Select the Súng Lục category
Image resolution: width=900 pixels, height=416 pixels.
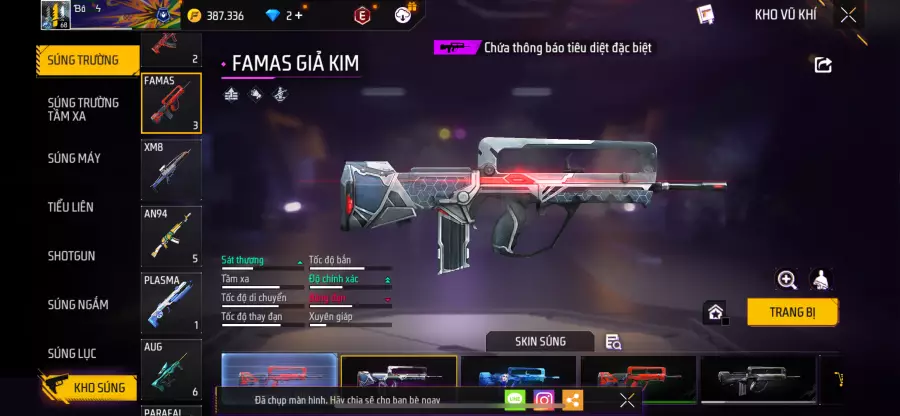73,353
